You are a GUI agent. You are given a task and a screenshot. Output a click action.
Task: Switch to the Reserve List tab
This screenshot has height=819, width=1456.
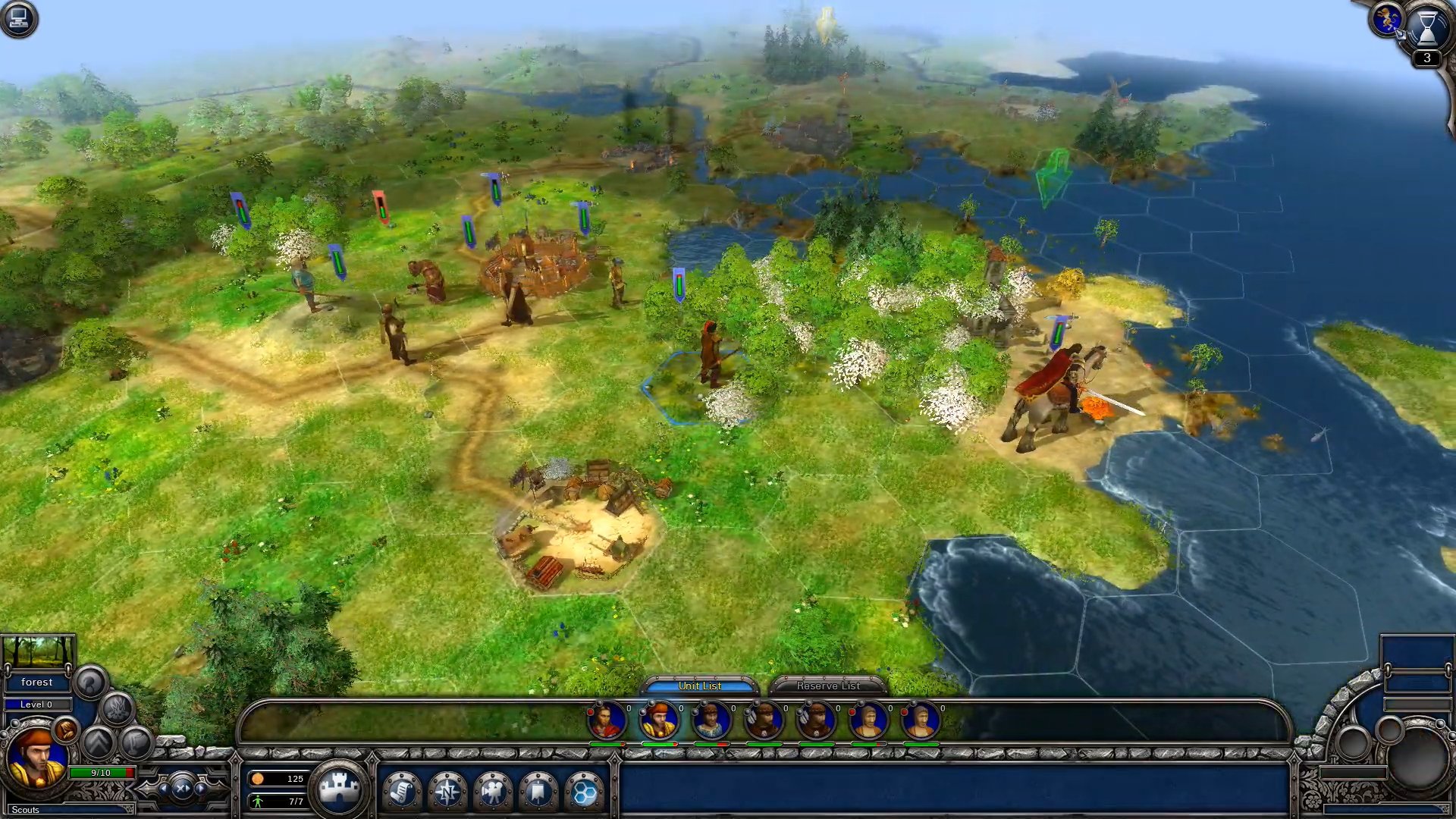click(827, 686)
